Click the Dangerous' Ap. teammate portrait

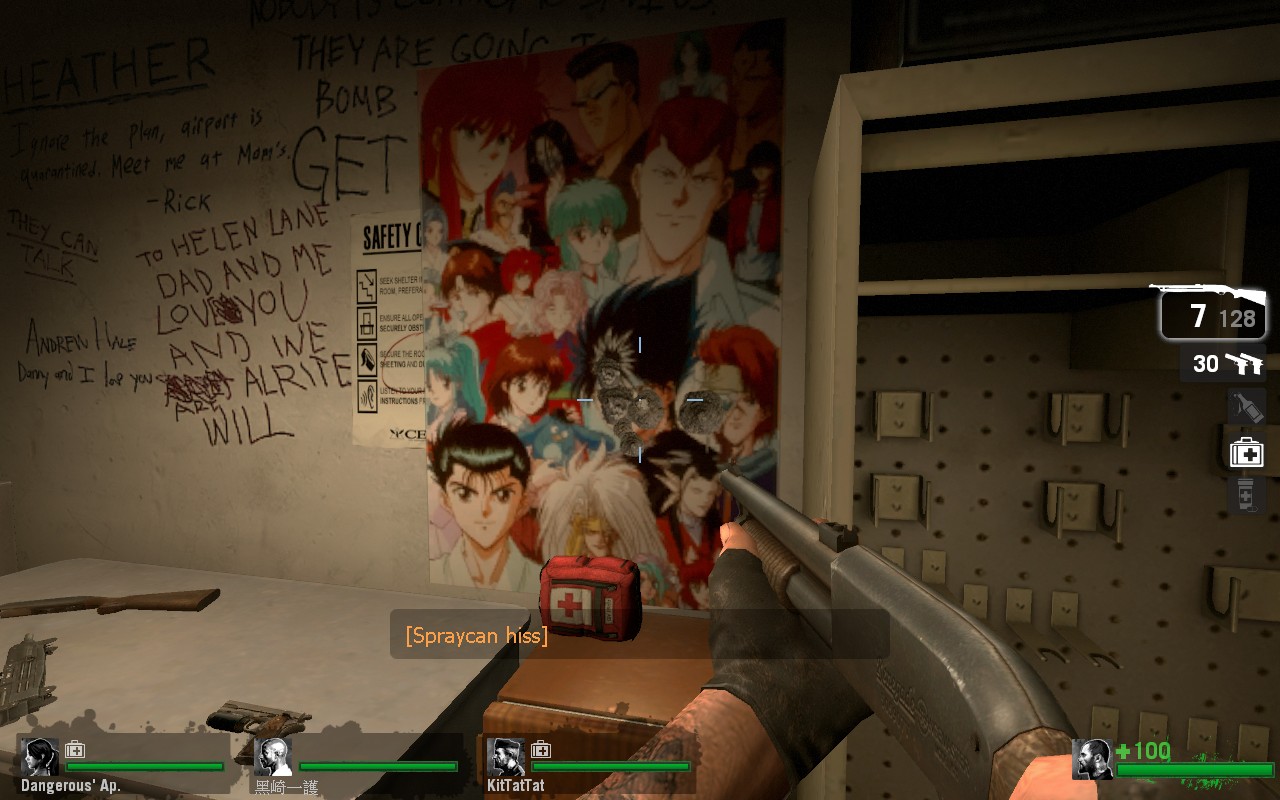[41, 757]
